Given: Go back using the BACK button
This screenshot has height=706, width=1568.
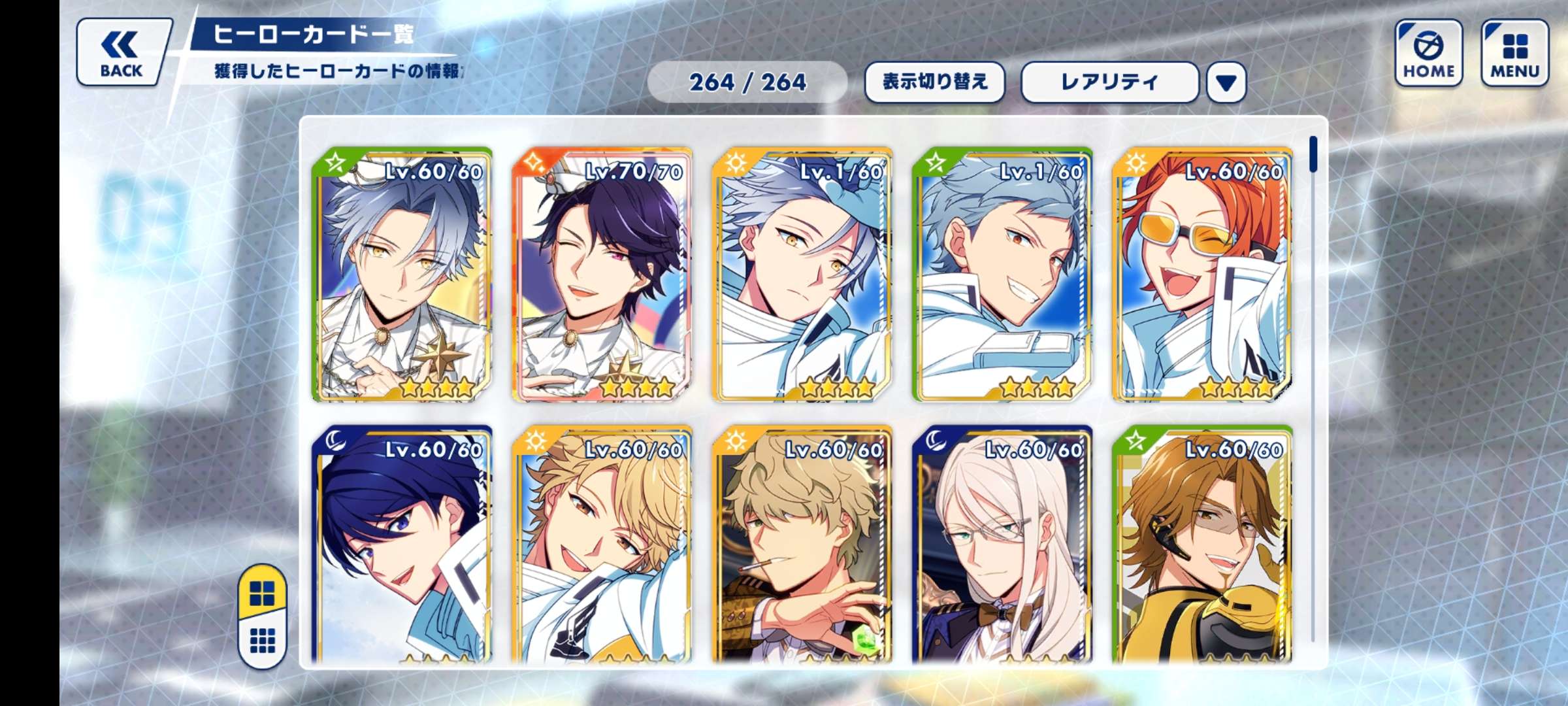Looking at the screenshot, I should point(122,52).
